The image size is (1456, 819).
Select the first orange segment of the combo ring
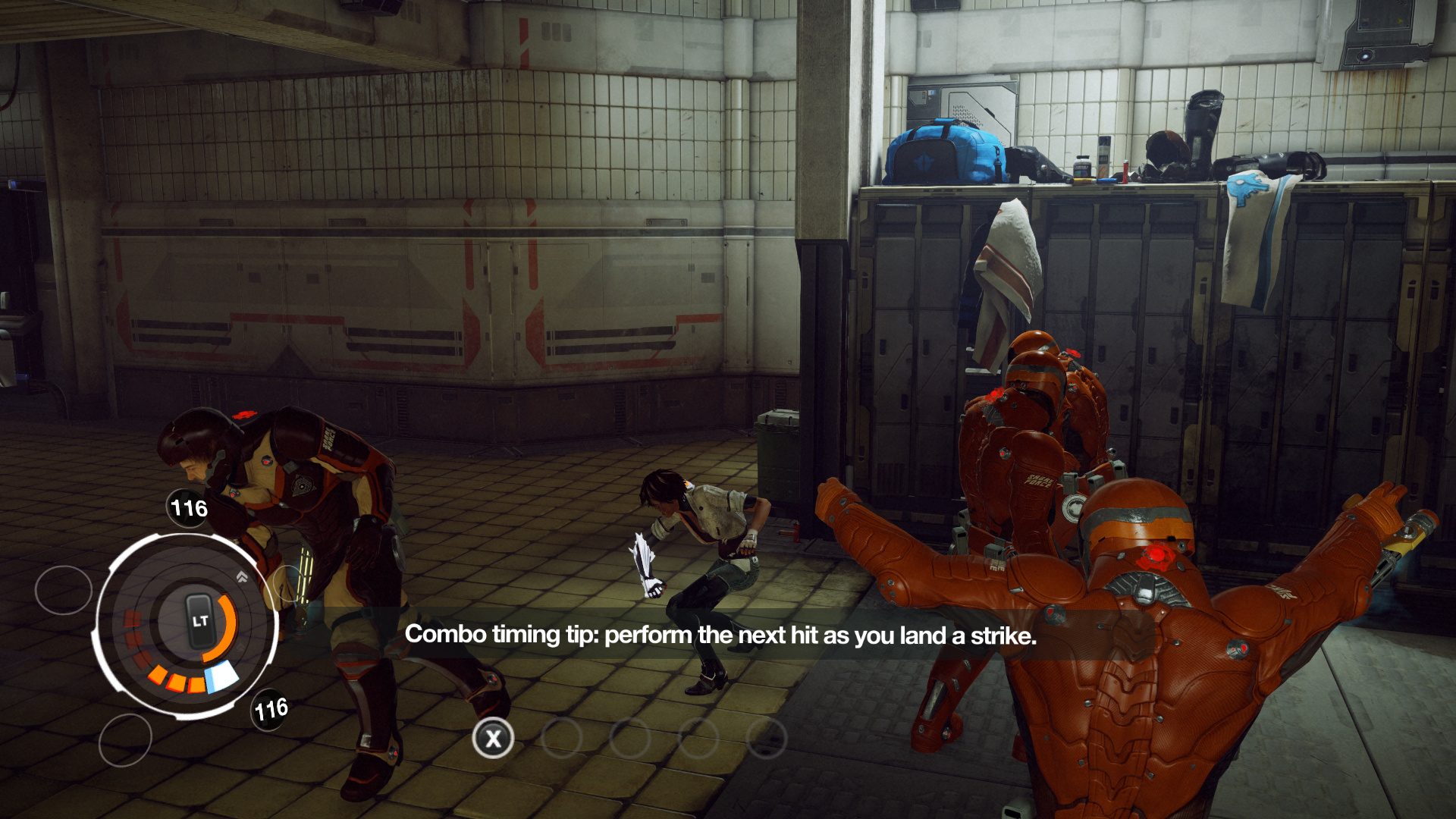[x=157, y=674]
